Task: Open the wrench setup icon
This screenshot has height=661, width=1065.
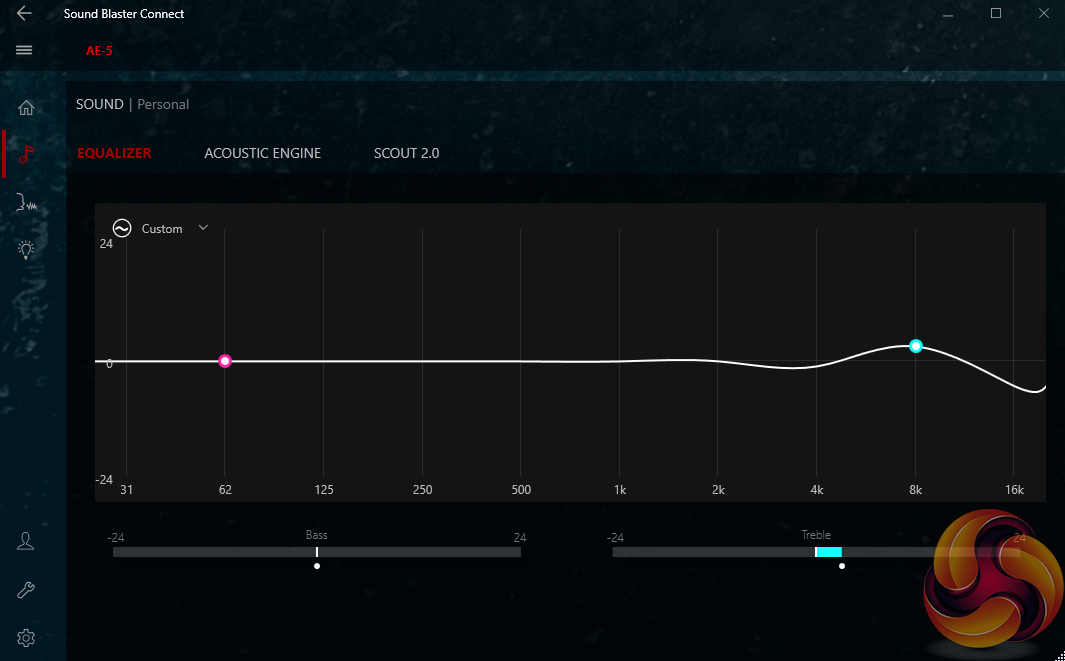Action: point(26,590)
